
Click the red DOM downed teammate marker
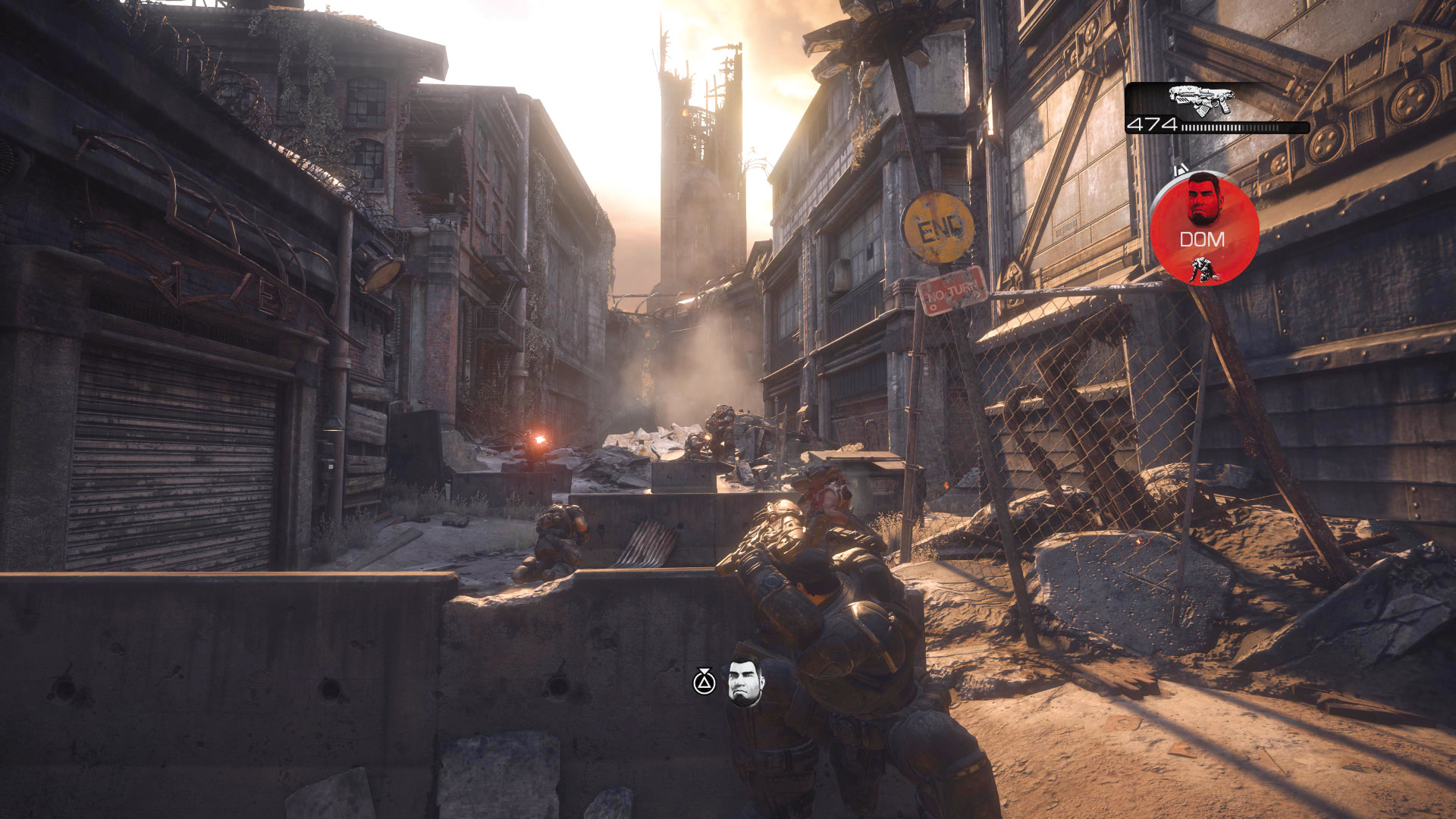1204,229
